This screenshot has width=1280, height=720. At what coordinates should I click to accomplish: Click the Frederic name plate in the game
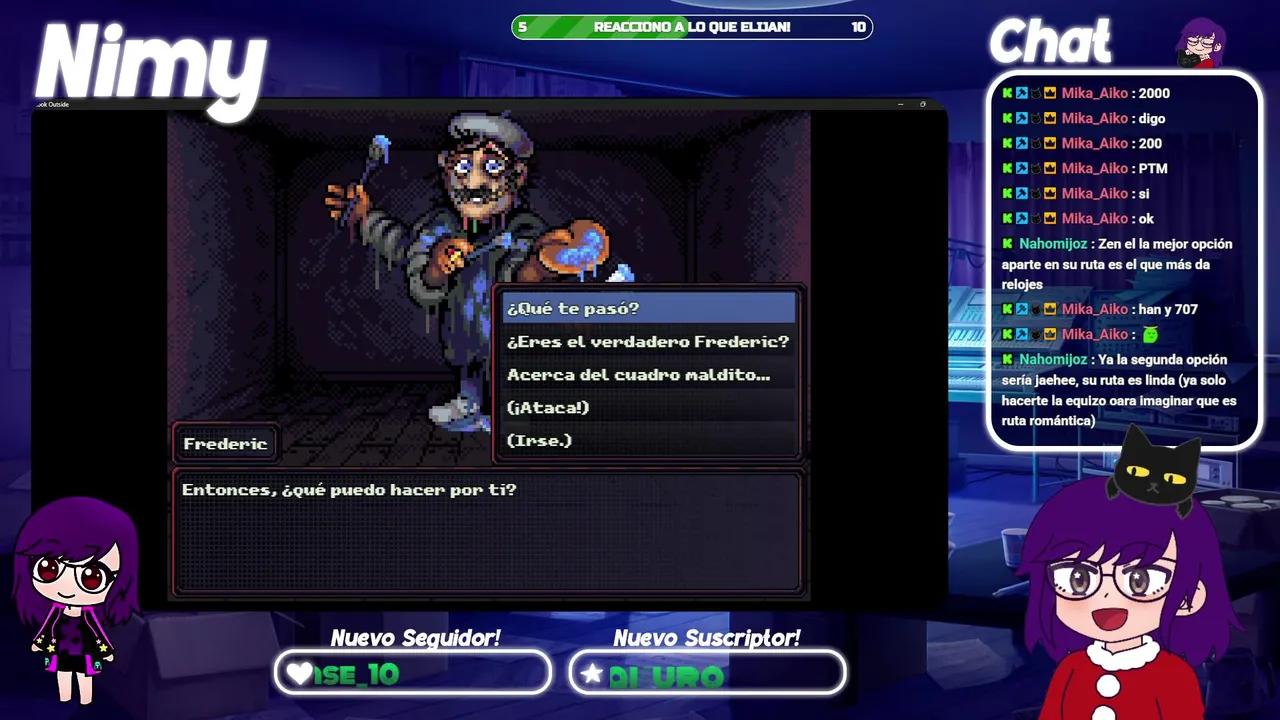coord(225,443)
